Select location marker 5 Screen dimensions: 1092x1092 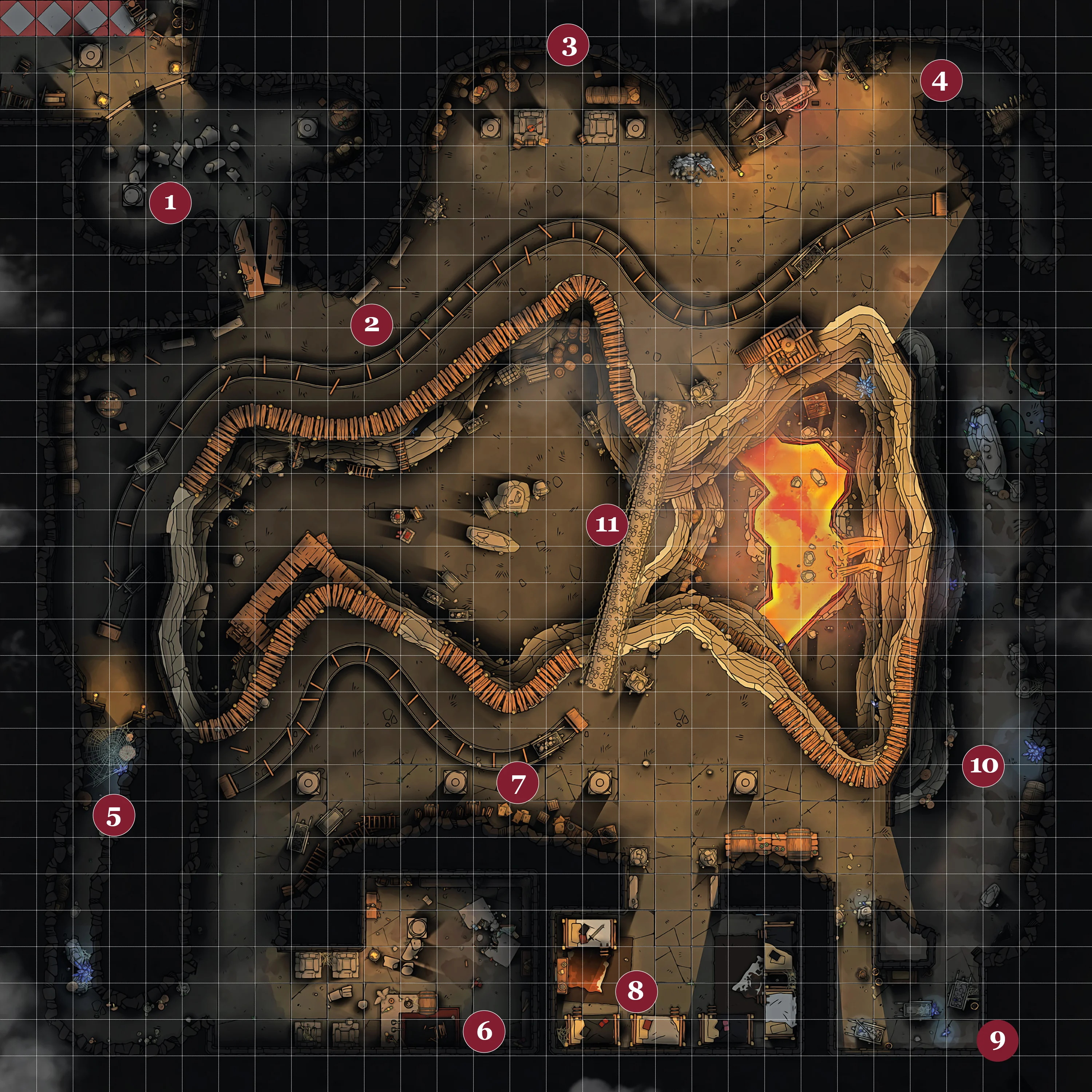pos(114,816)
